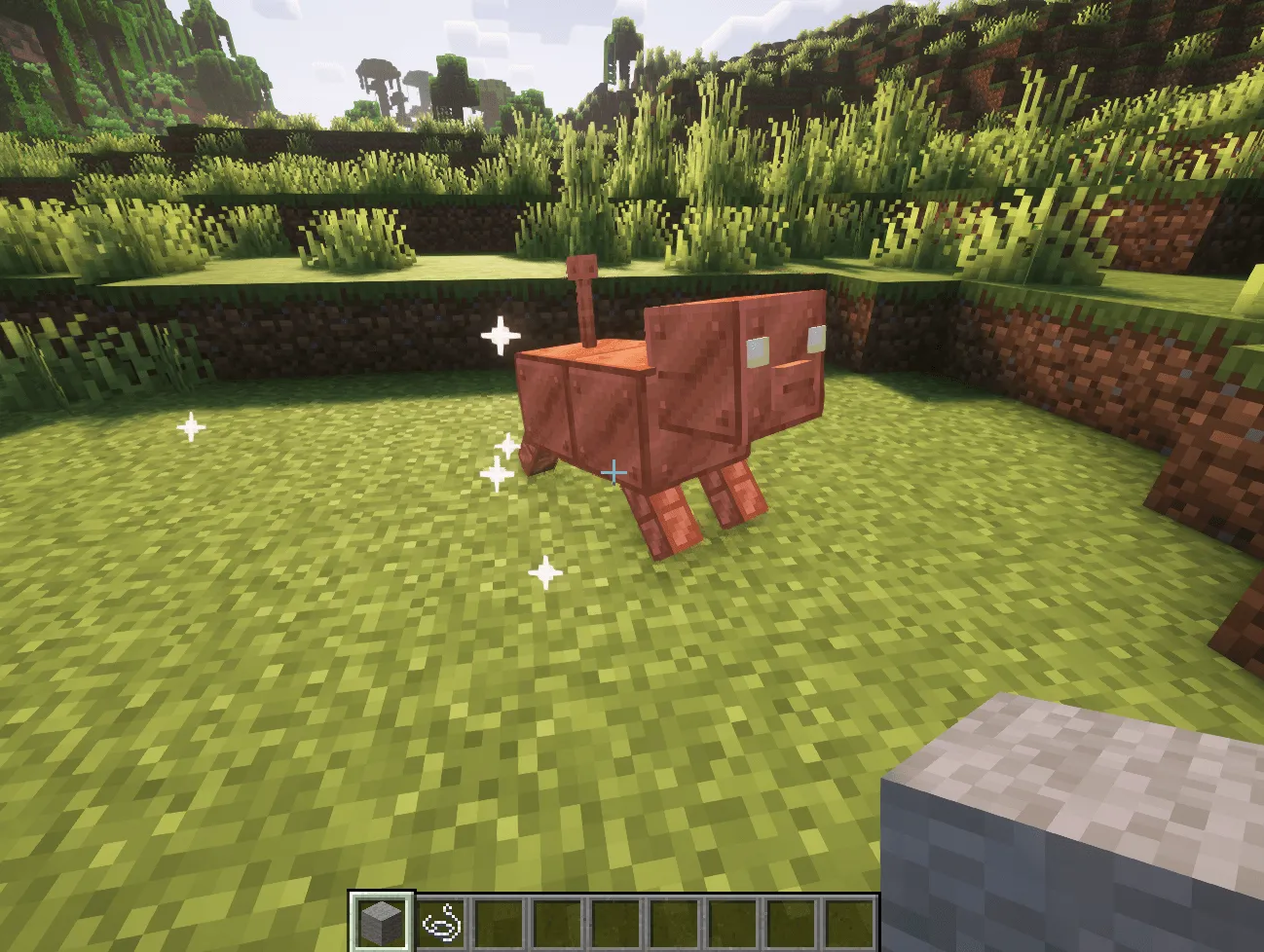Click the antenna on the copper golem
1264x952 pixels.
[x=584, y=297]
